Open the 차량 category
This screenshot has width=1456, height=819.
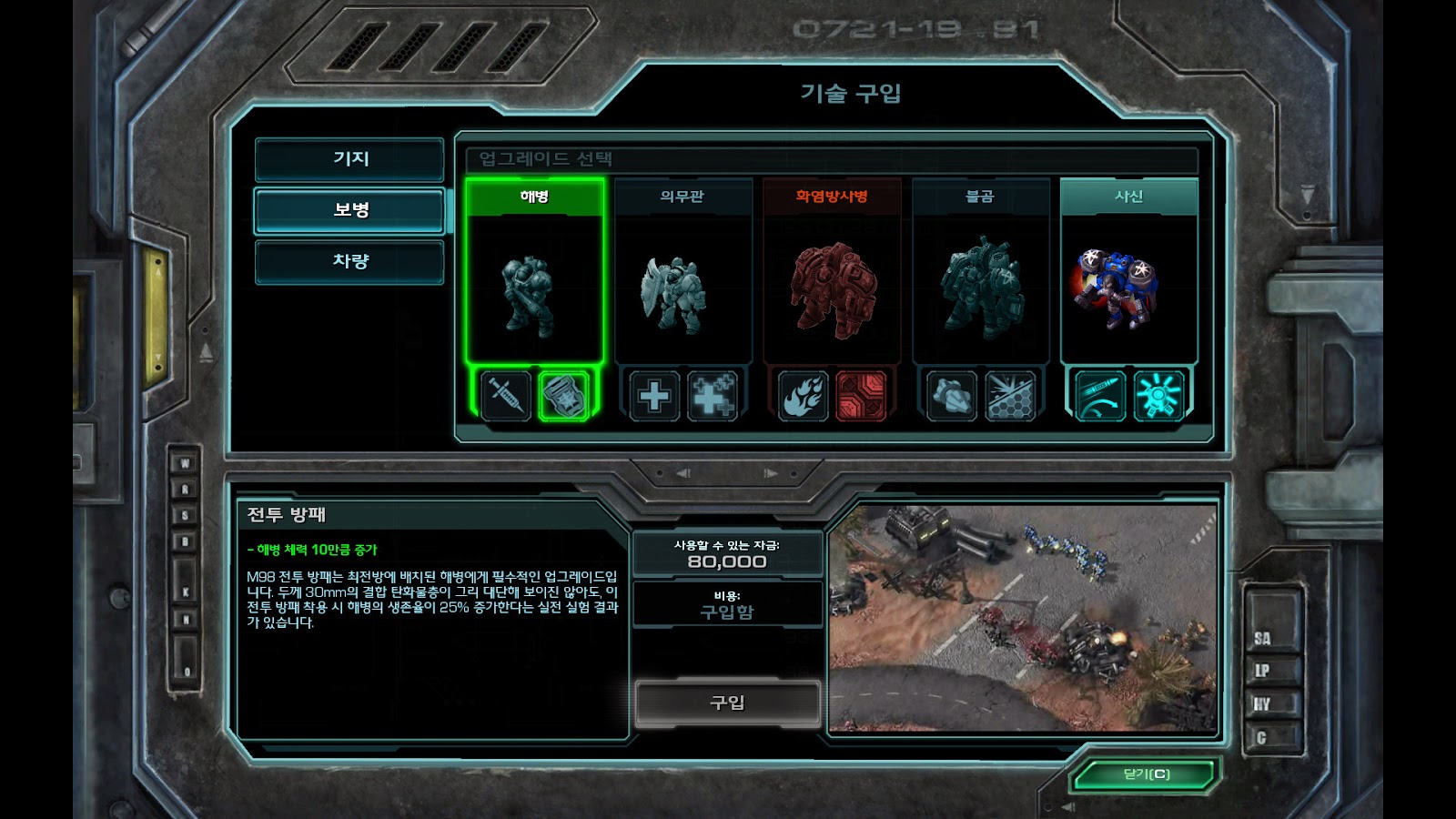click(x=350, y=262)
